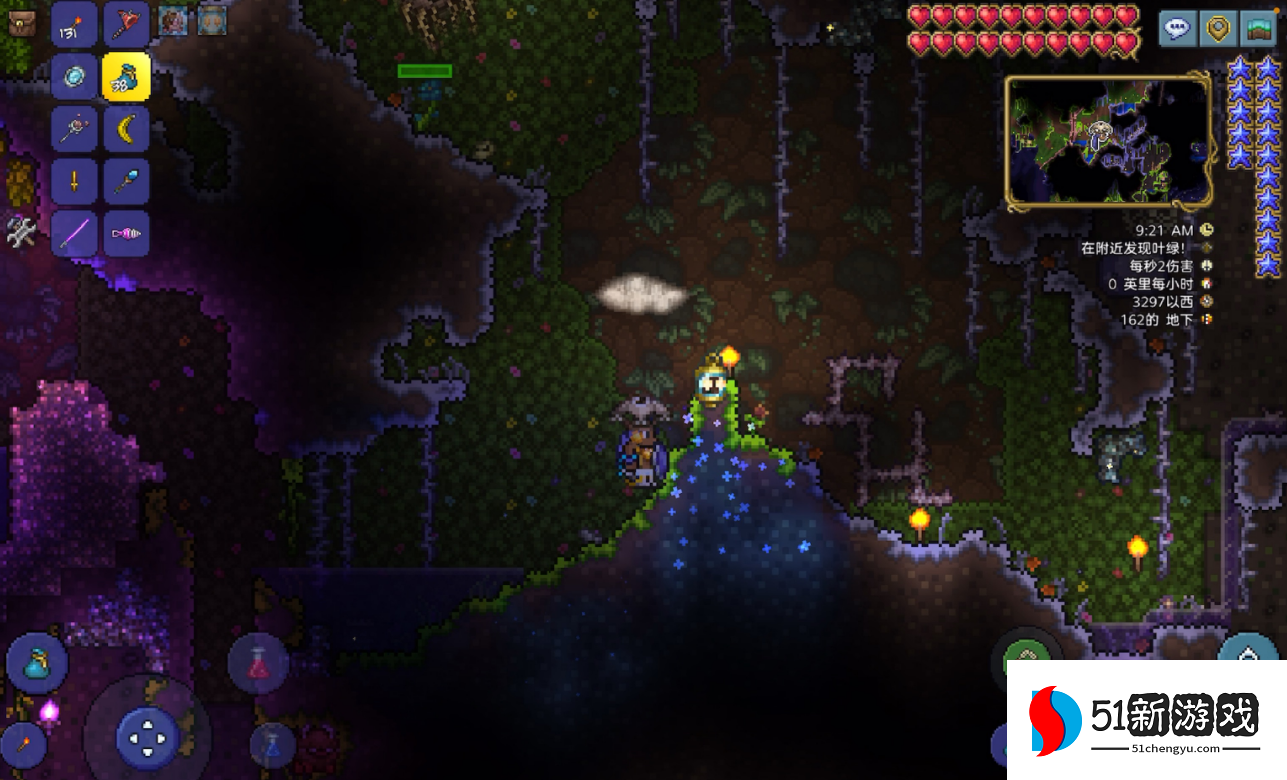Select the blue gem staff slot

click(127, 183)
